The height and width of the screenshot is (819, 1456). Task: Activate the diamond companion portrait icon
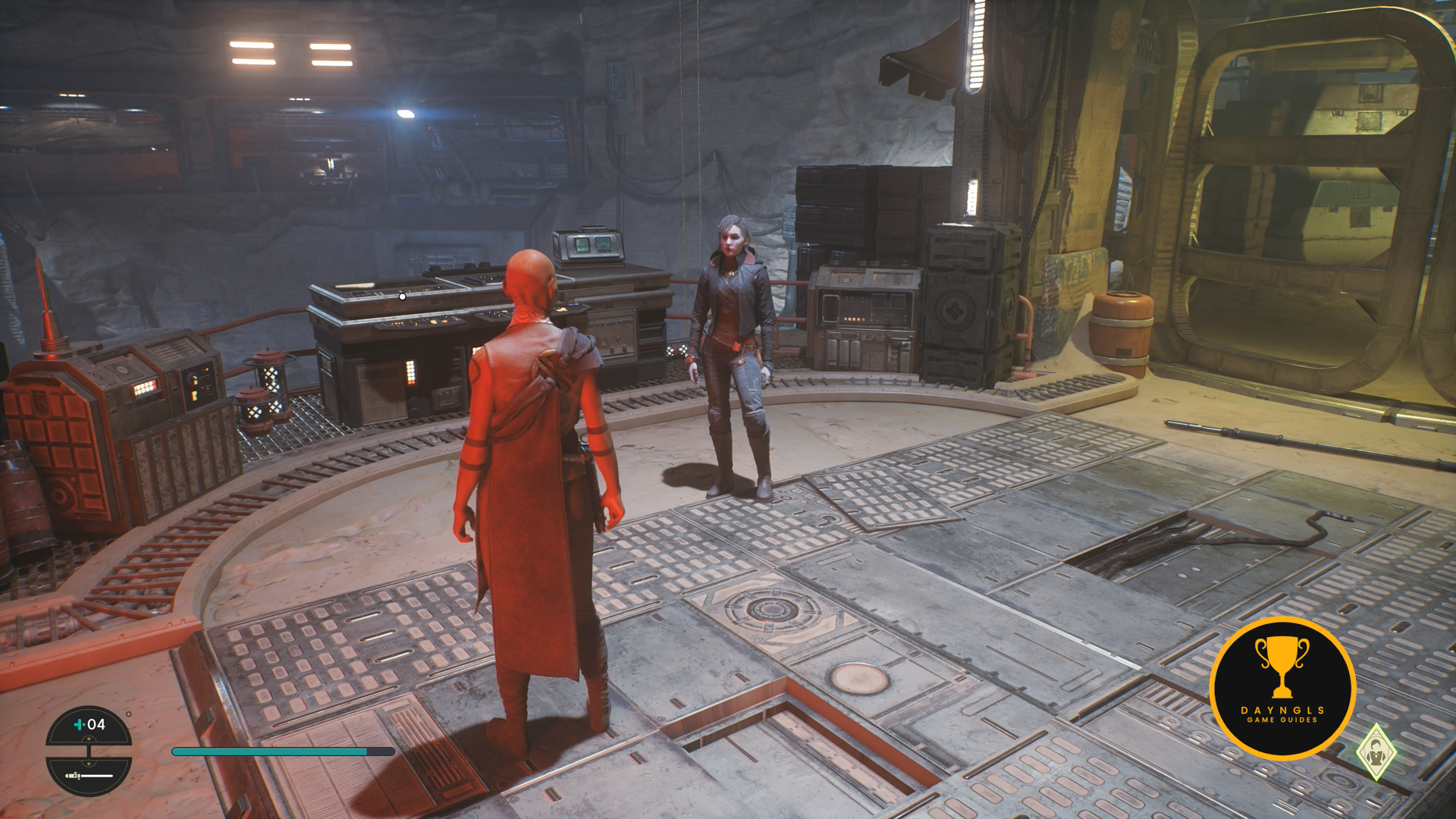pos(1376,752)
